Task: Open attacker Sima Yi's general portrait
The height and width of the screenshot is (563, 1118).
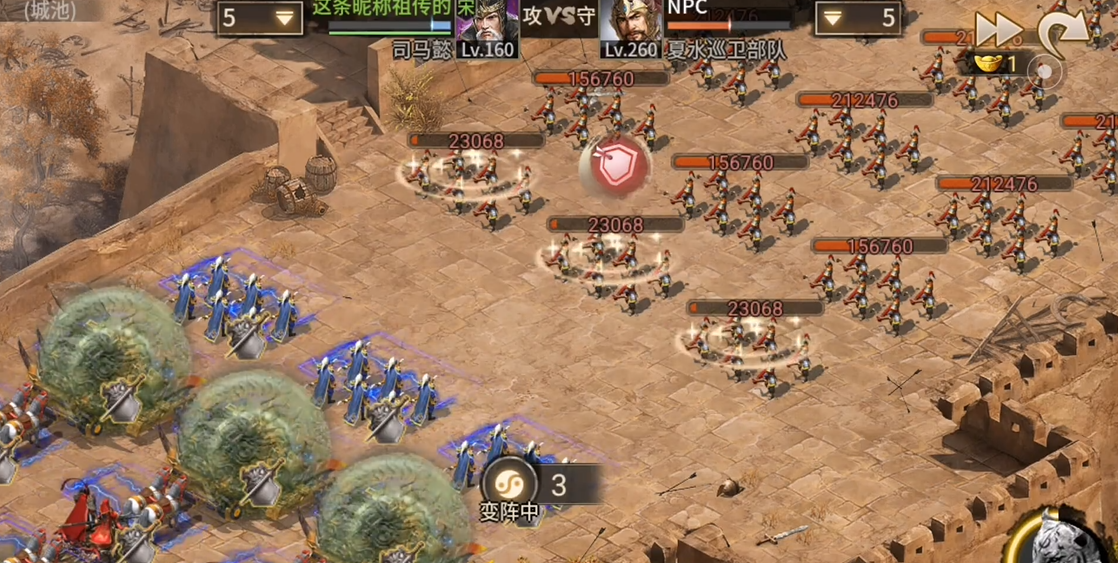Action: click(486, 28)
